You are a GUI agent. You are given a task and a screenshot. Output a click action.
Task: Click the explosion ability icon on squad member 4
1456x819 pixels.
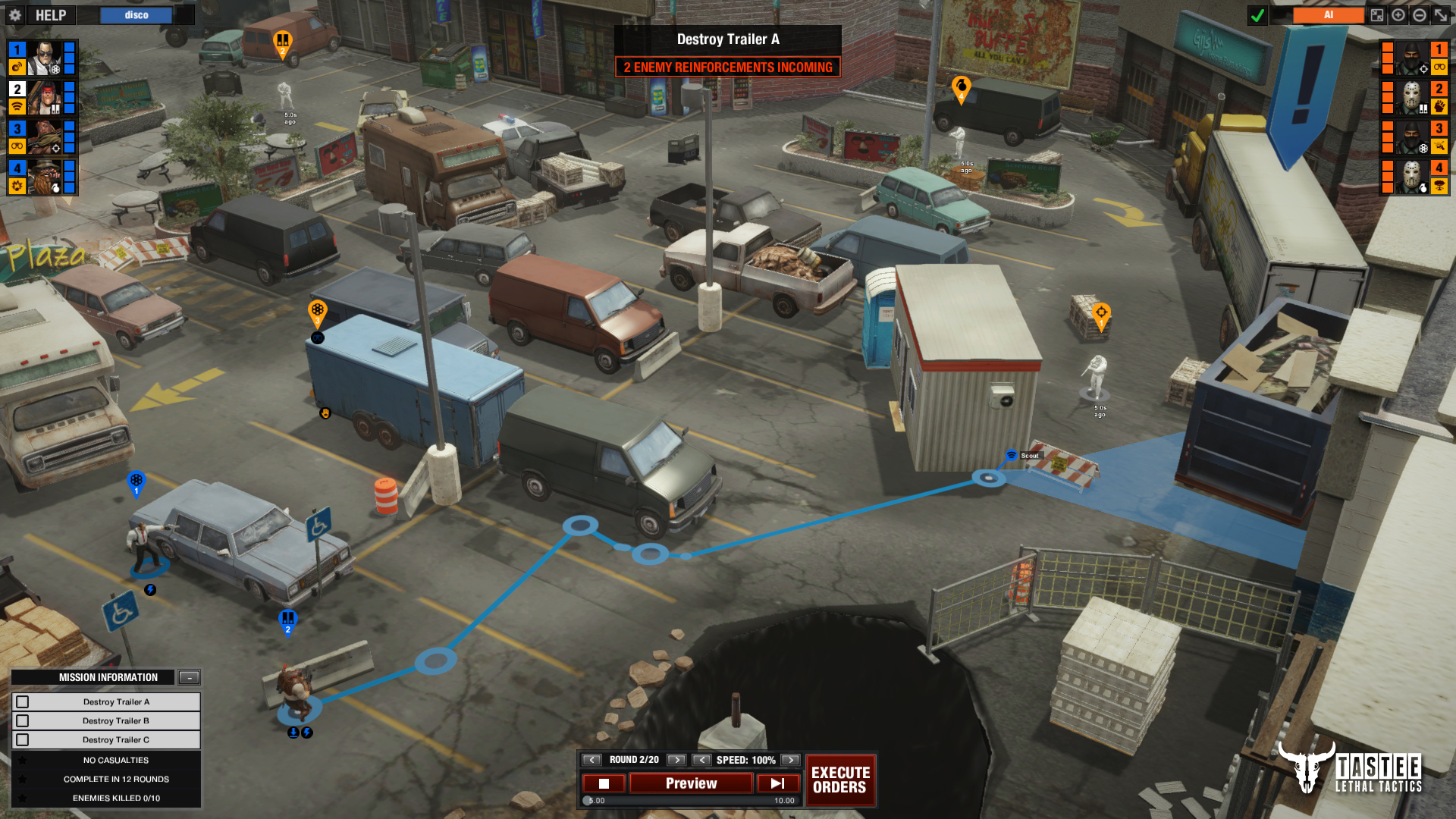click(x=16, y=184)
